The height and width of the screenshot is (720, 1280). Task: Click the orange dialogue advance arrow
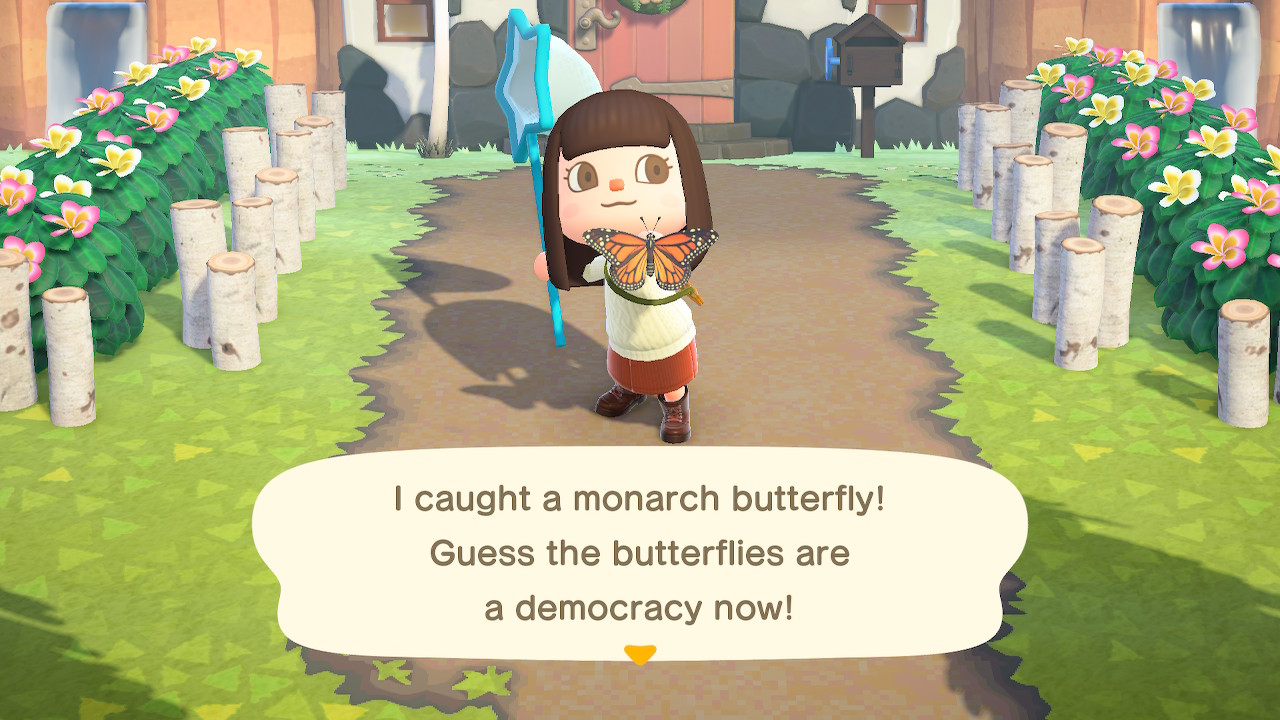click(640, 651)
